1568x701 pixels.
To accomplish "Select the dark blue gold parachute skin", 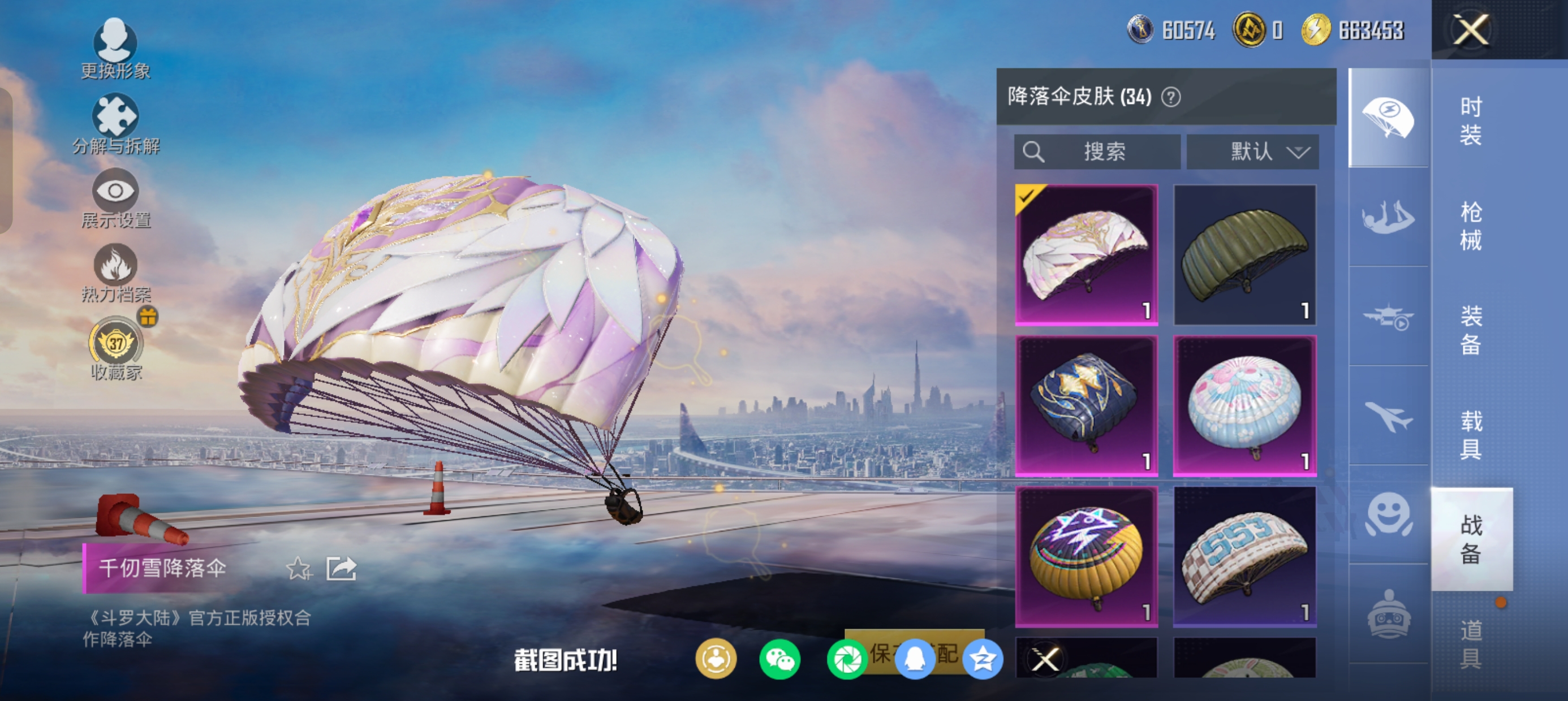I will pyautogui.click(x=1086, y=405).
